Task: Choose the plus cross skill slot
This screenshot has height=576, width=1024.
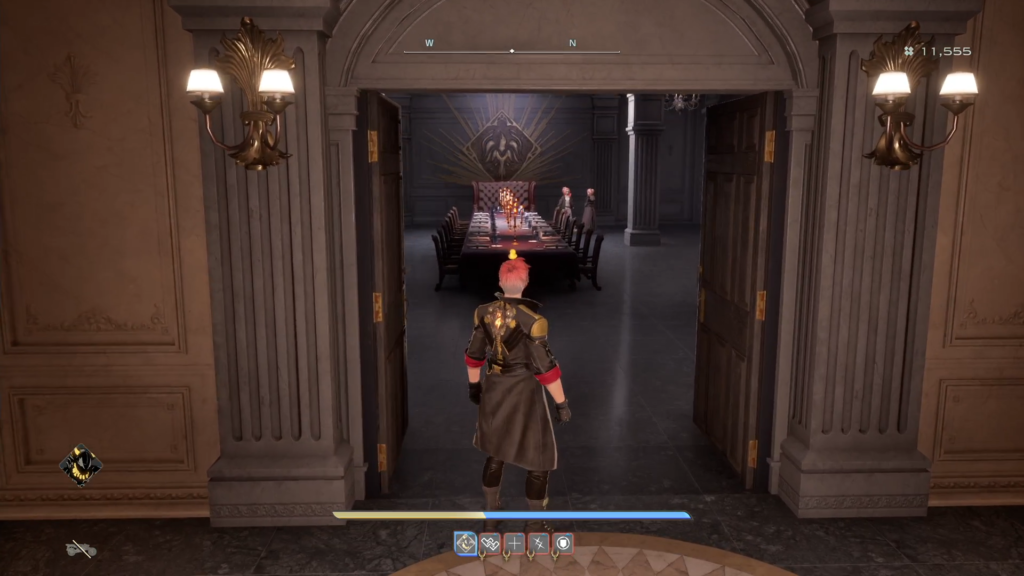Action: click(x=514, y=543)
